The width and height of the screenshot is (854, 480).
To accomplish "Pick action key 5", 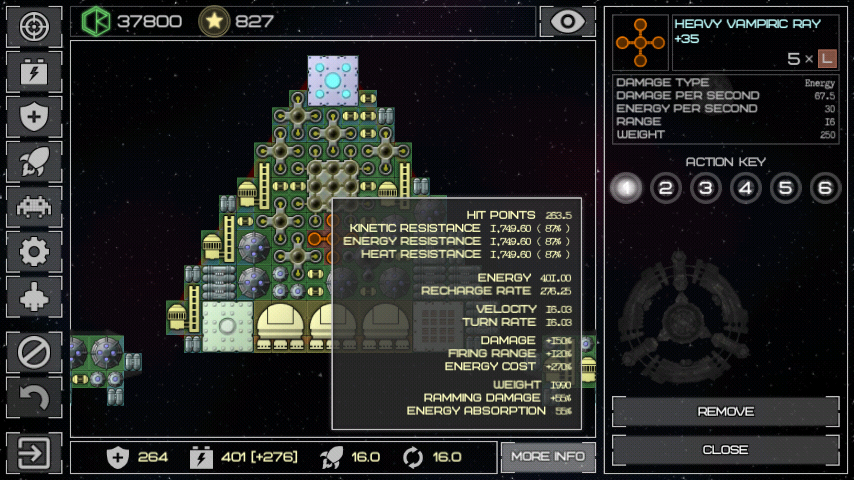I will 784,188.
